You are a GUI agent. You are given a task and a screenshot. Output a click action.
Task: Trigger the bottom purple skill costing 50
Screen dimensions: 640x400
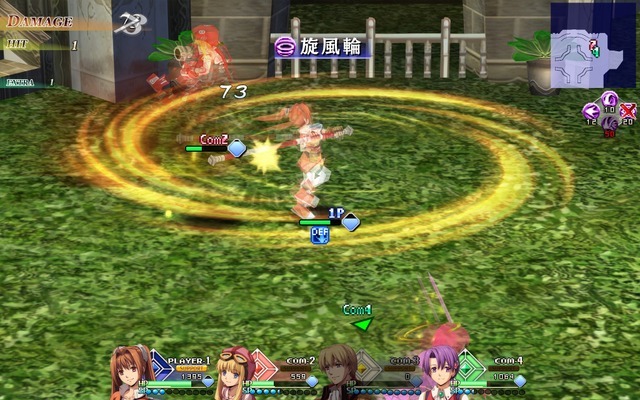point(608,124)
